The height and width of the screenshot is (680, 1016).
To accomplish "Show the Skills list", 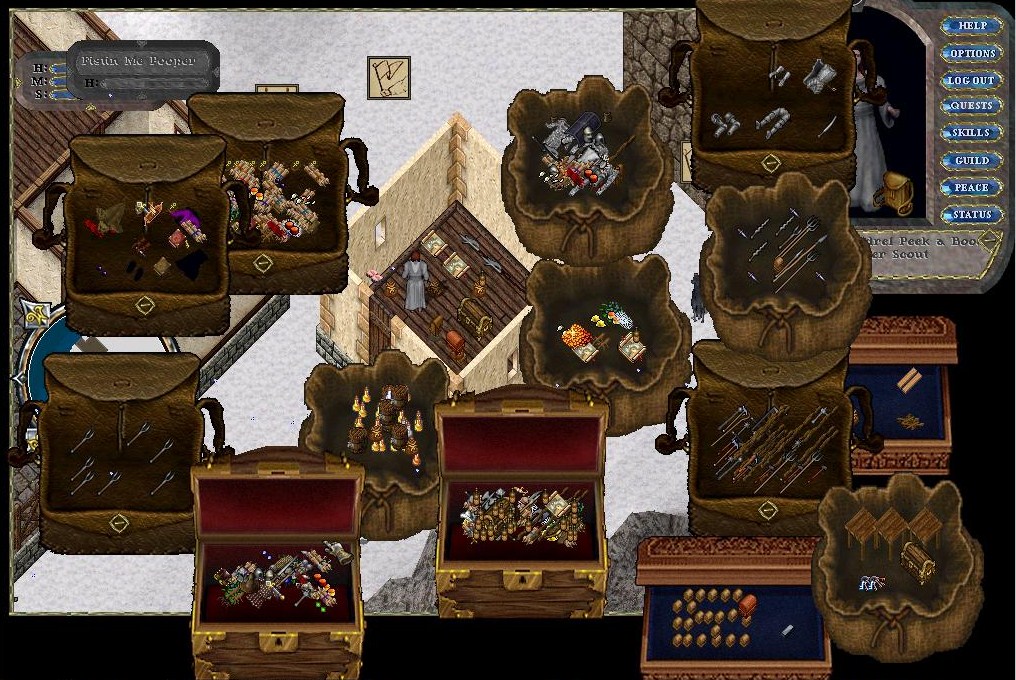I will 972,133.
